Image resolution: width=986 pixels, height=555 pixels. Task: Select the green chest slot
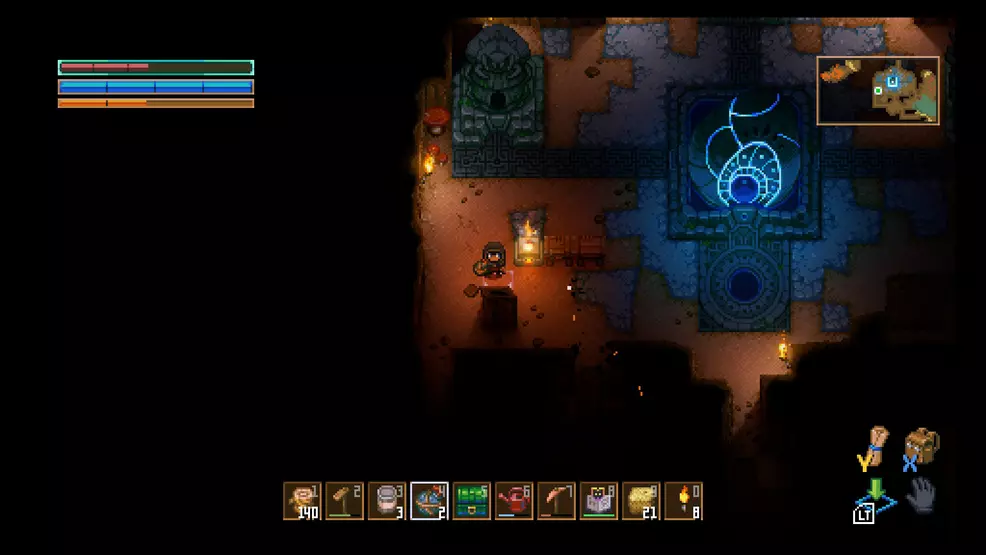(x=471, y=501)
